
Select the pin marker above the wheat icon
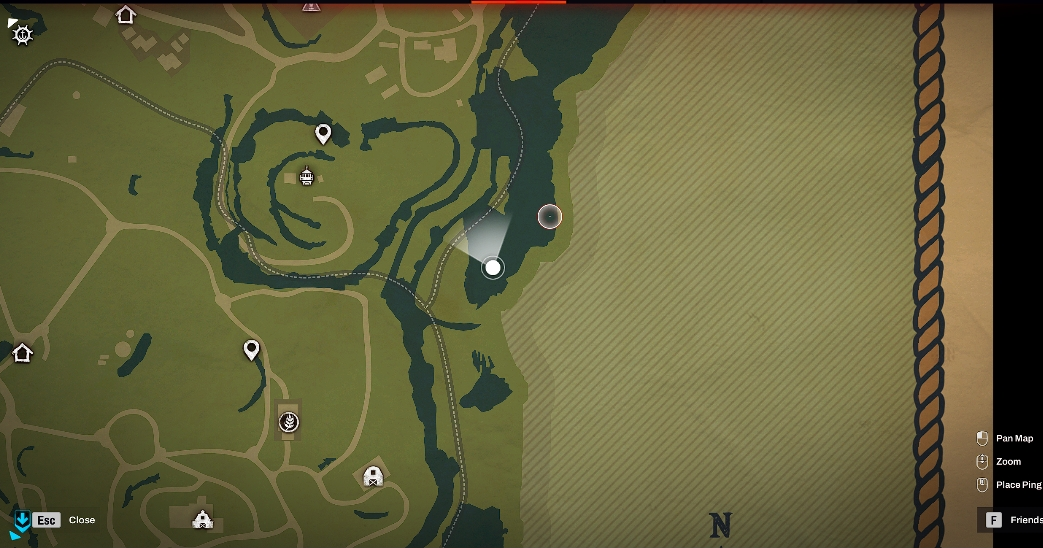pyautogui.click(x=252, y=350)
